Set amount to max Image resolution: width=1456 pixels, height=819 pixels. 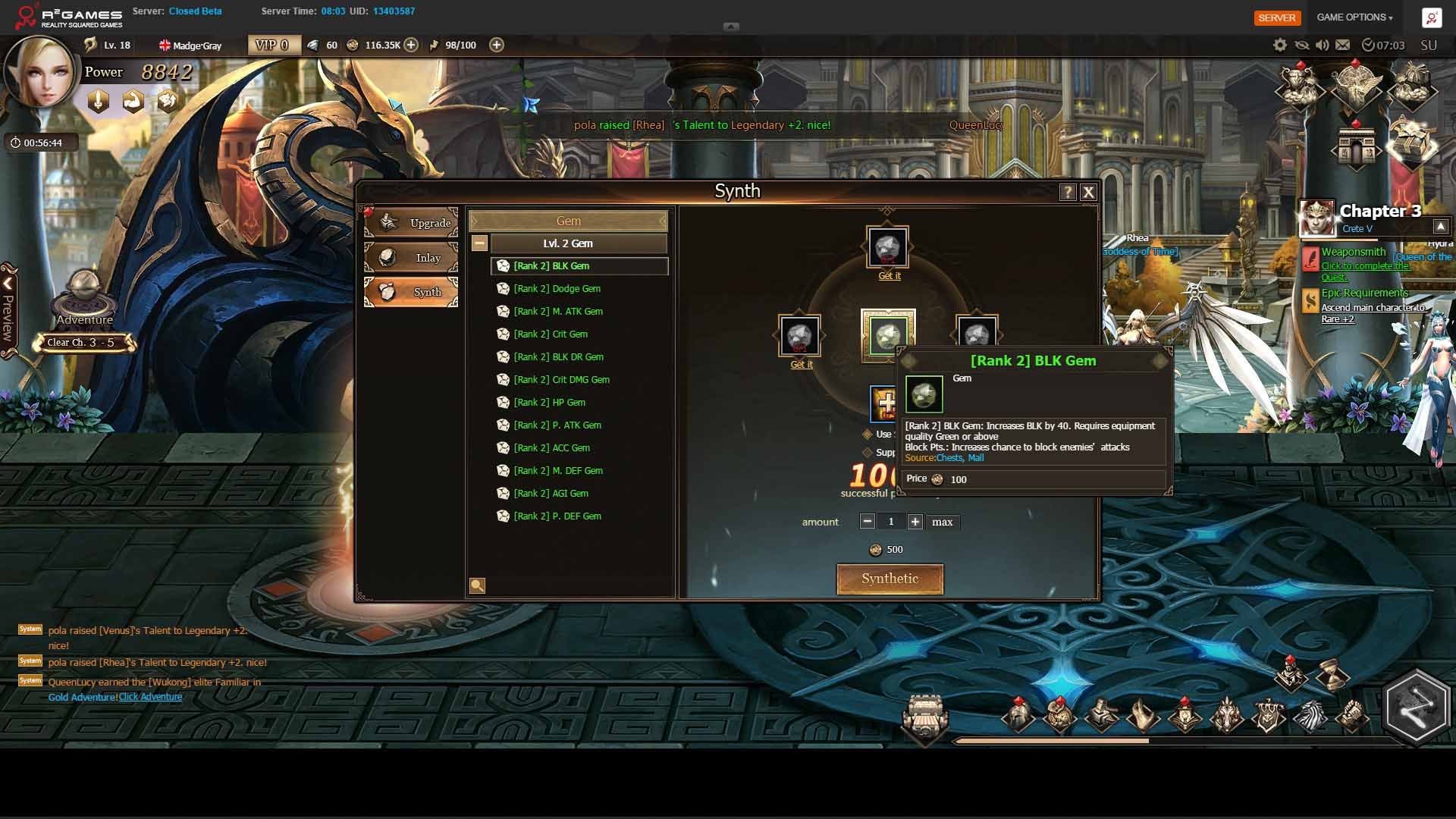942,522
